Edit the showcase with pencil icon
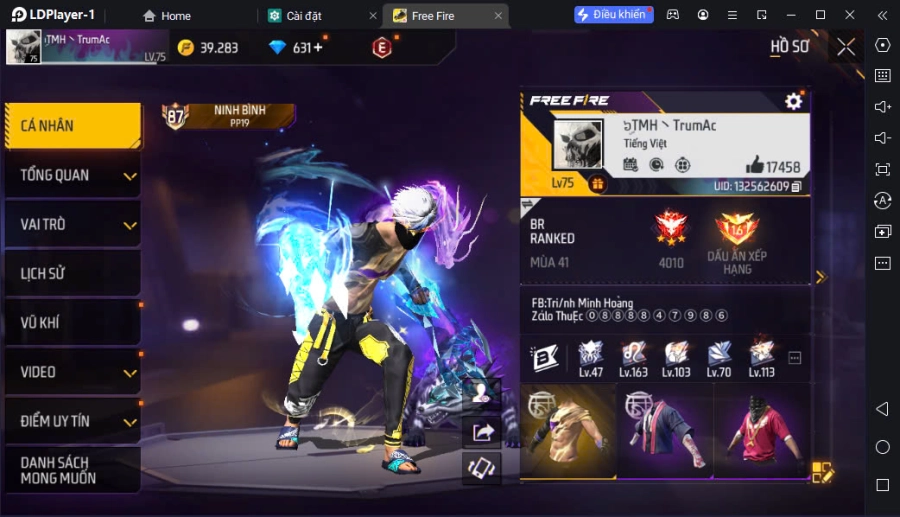Screen dimensions: 900x517 [822, 472]
